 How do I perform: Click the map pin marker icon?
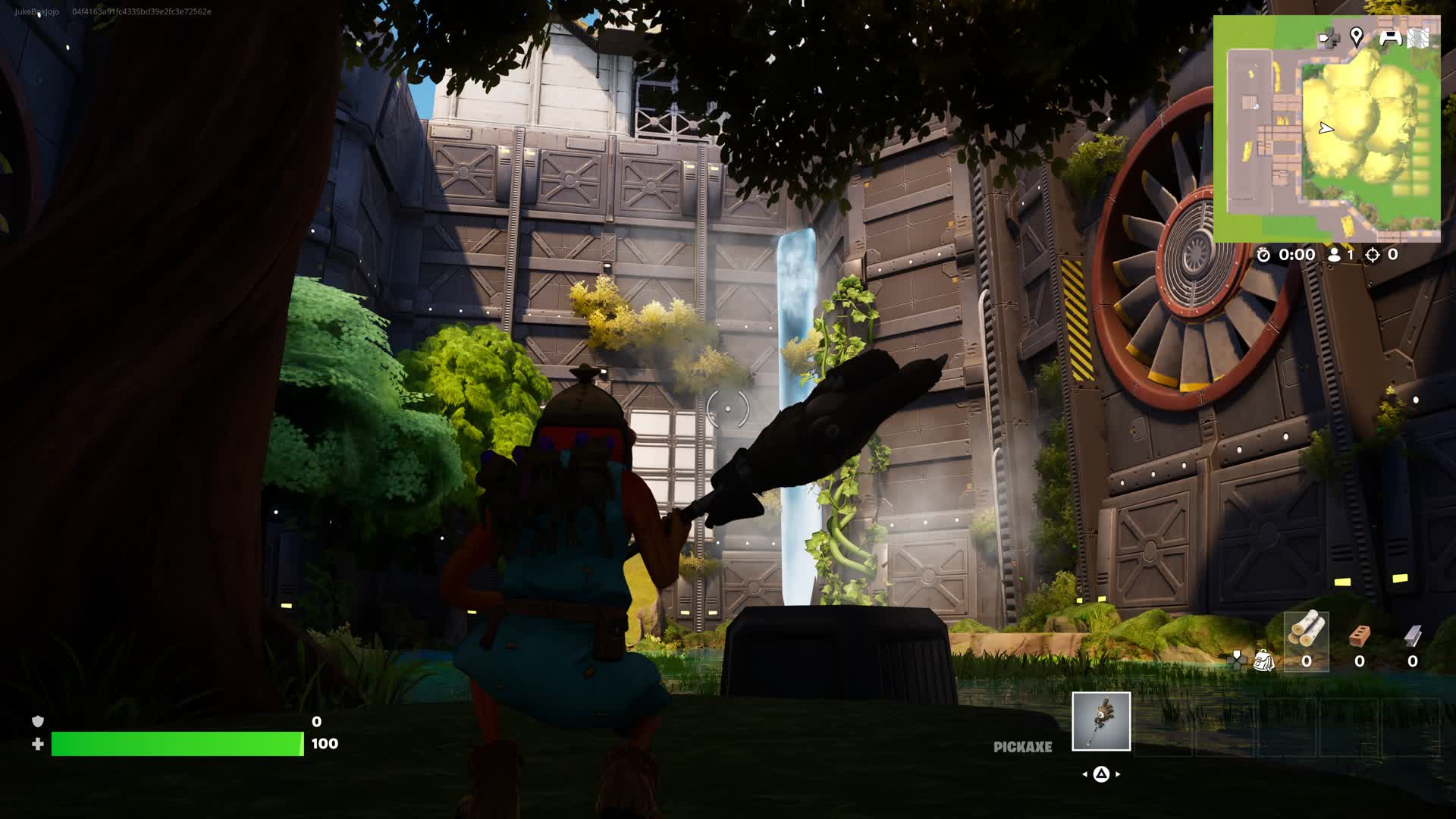tap(1357, 36)
